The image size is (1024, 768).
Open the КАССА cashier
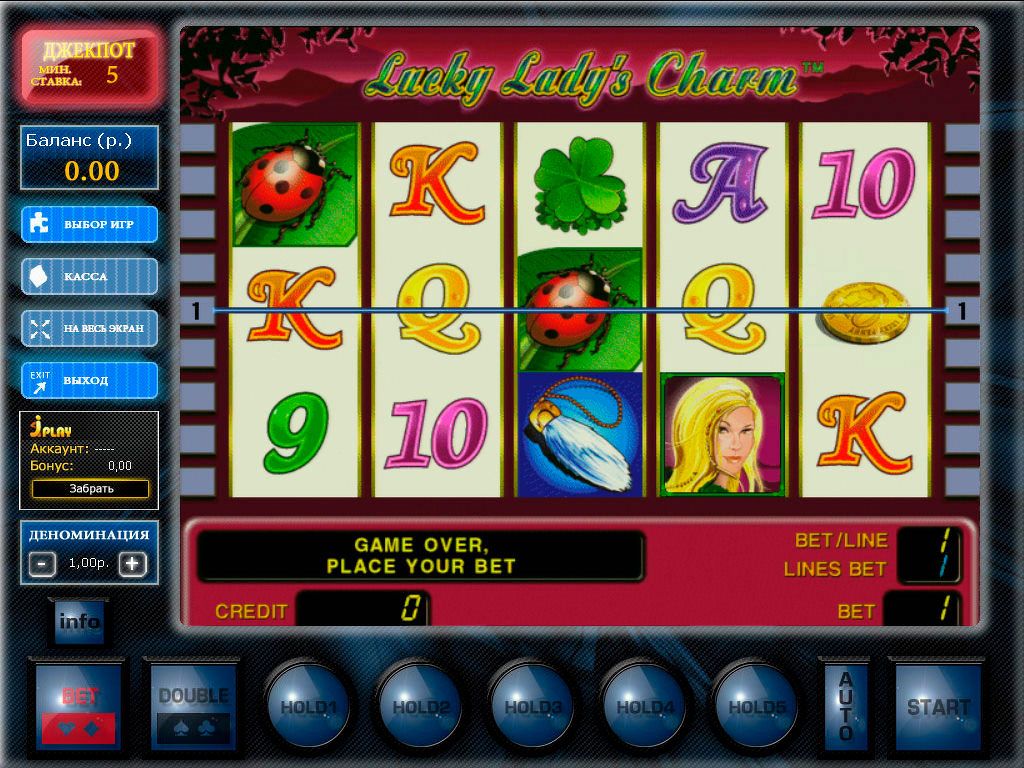point(90,276)
